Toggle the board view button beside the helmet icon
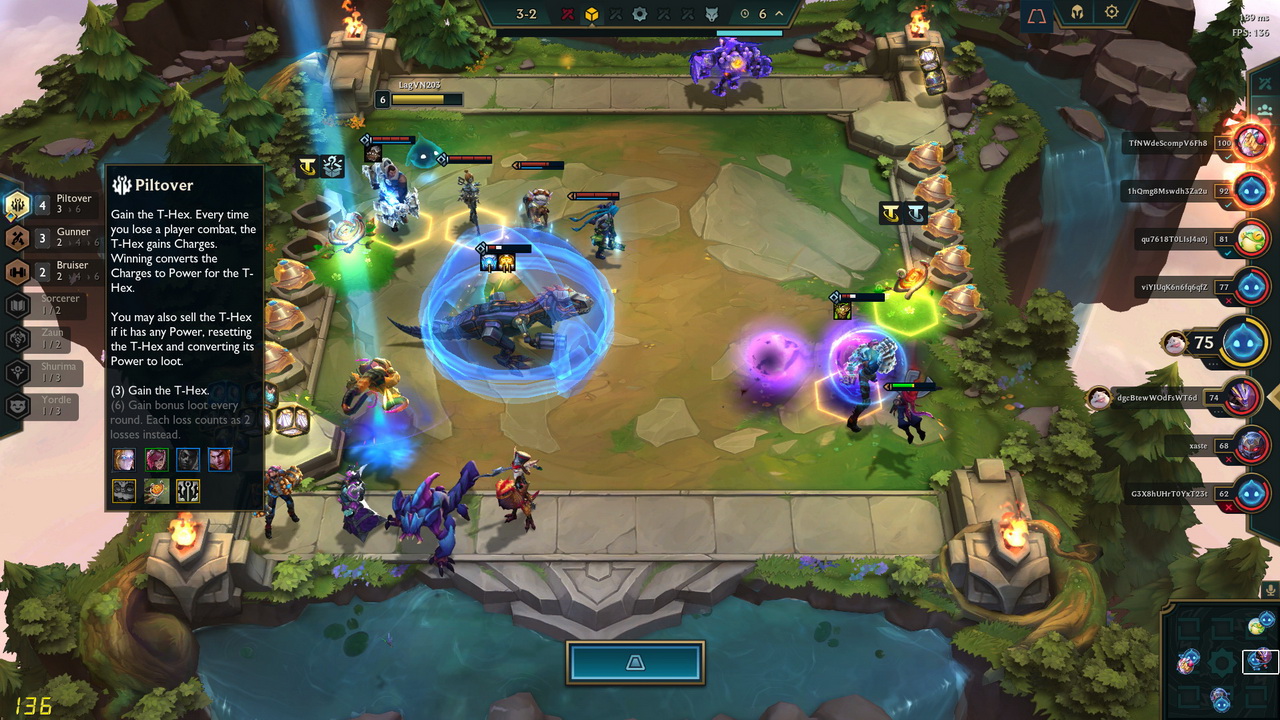This screenshot has height=720, width=1280. [x=1037, y=15]
